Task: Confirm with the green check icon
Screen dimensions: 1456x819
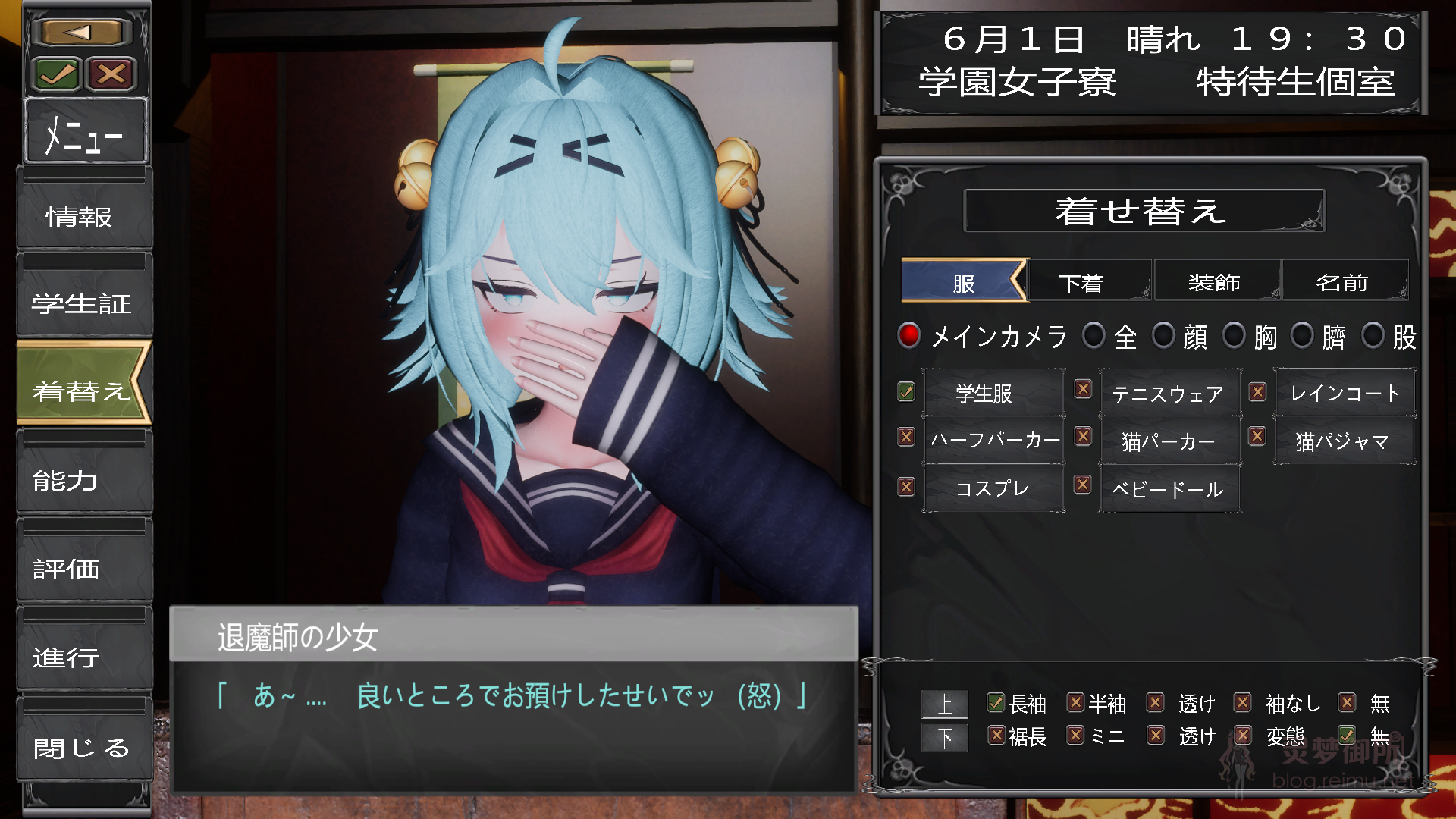Action: pos(58,74)
